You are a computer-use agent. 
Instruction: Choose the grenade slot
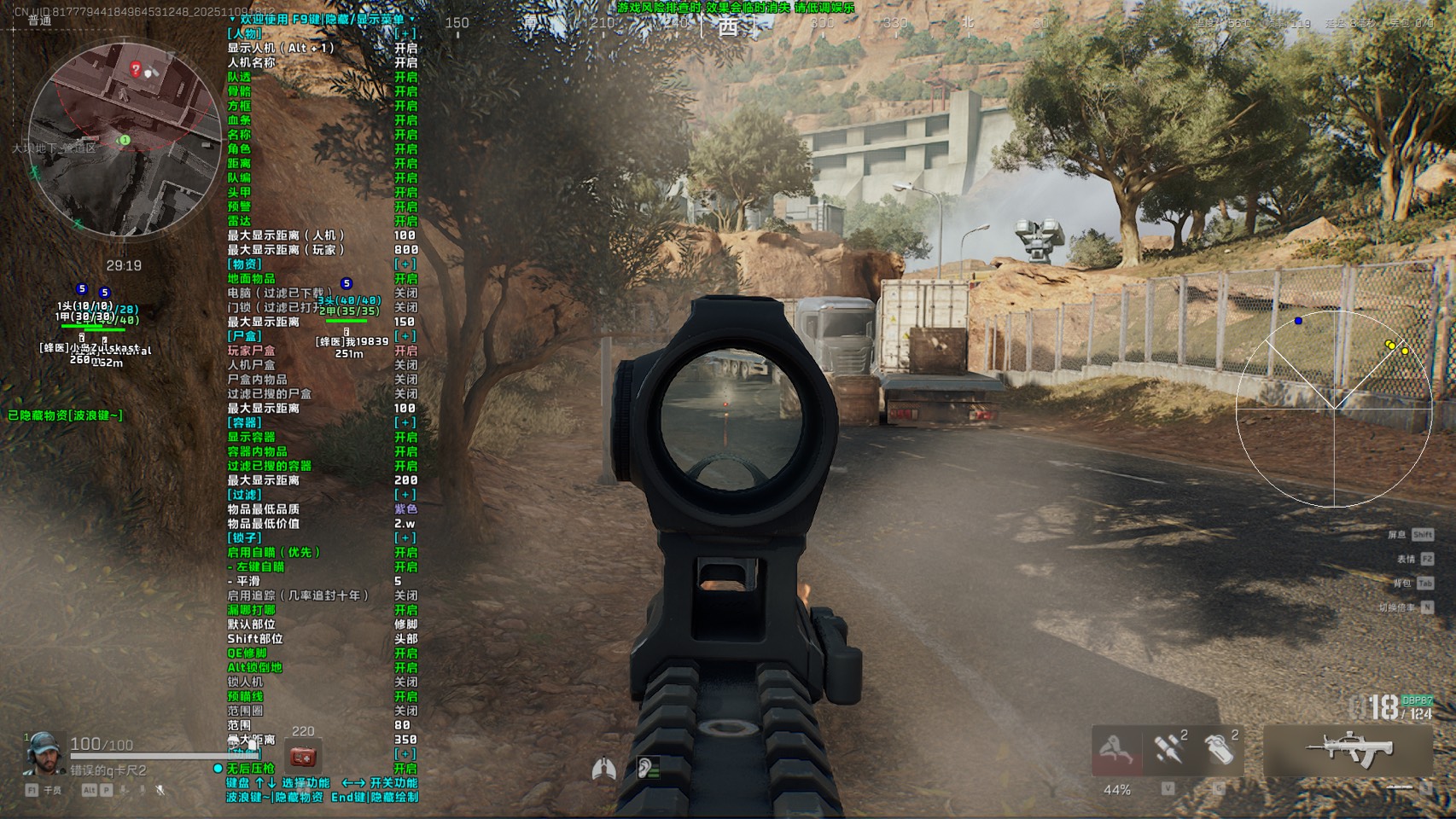(1220, 750)
